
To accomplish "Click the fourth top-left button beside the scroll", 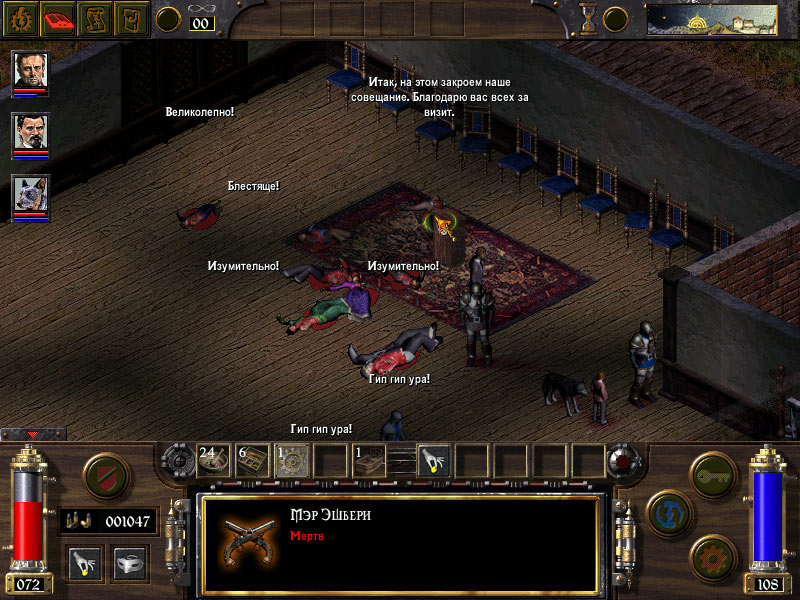I will 132,17.
